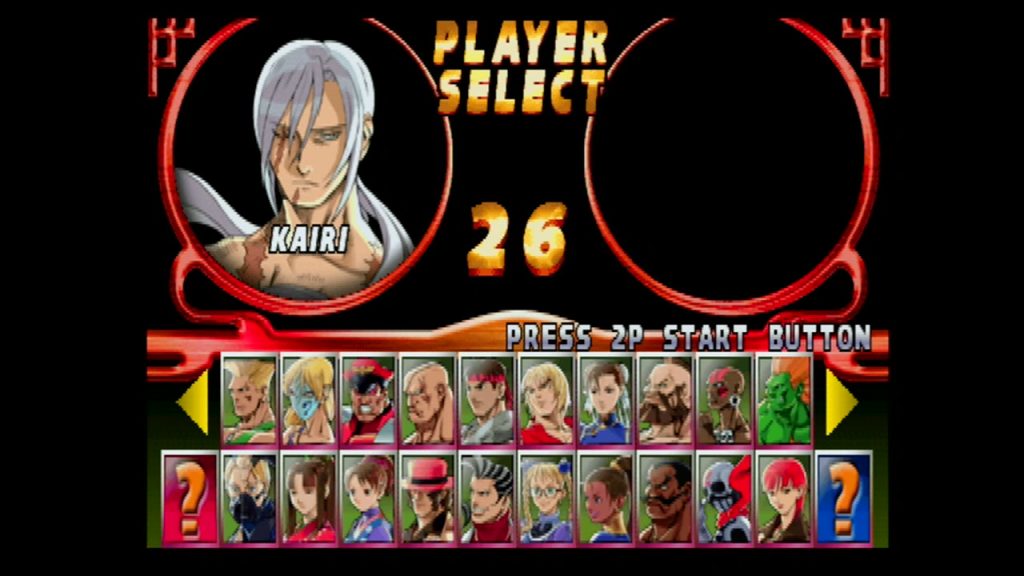The height and width of the screenshot is (576, 1024).
Task: Pick M. Bison with the red cap
Action: click(x=368, y=400)
